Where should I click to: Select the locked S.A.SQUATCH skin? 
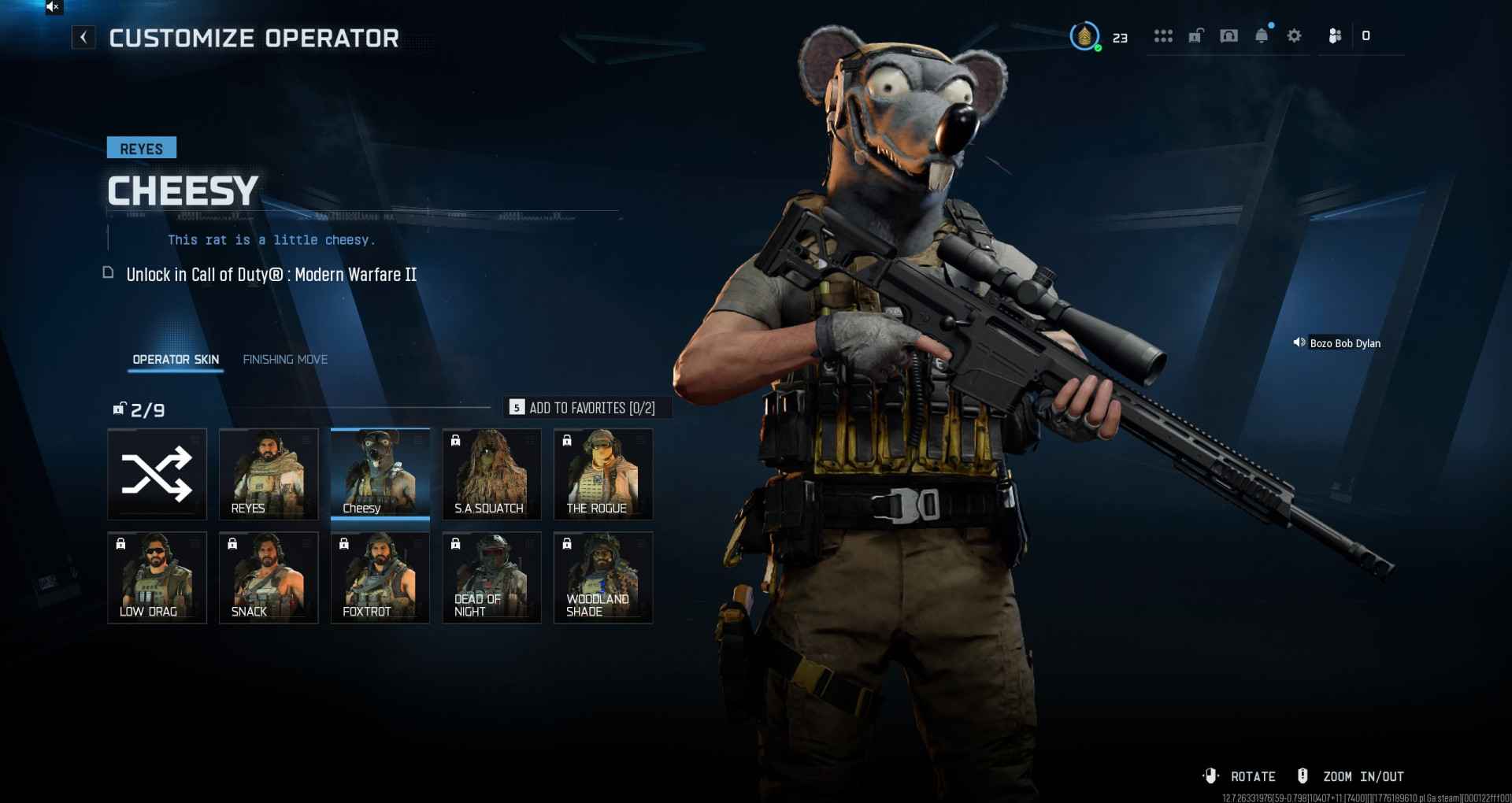(491, 474)
